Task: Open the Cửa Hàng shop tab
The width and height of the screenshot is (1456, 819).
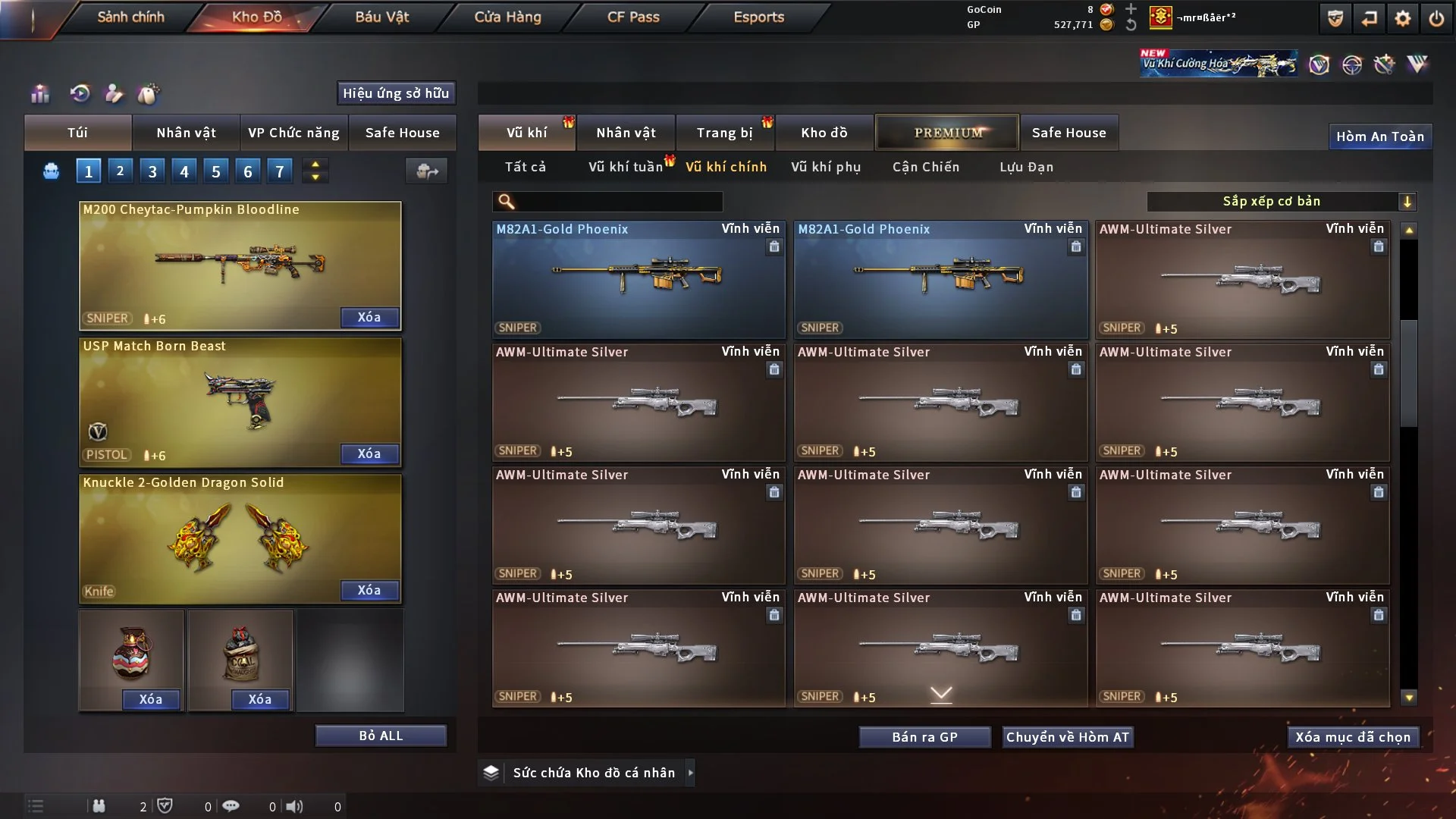Action: pos(507,17)
